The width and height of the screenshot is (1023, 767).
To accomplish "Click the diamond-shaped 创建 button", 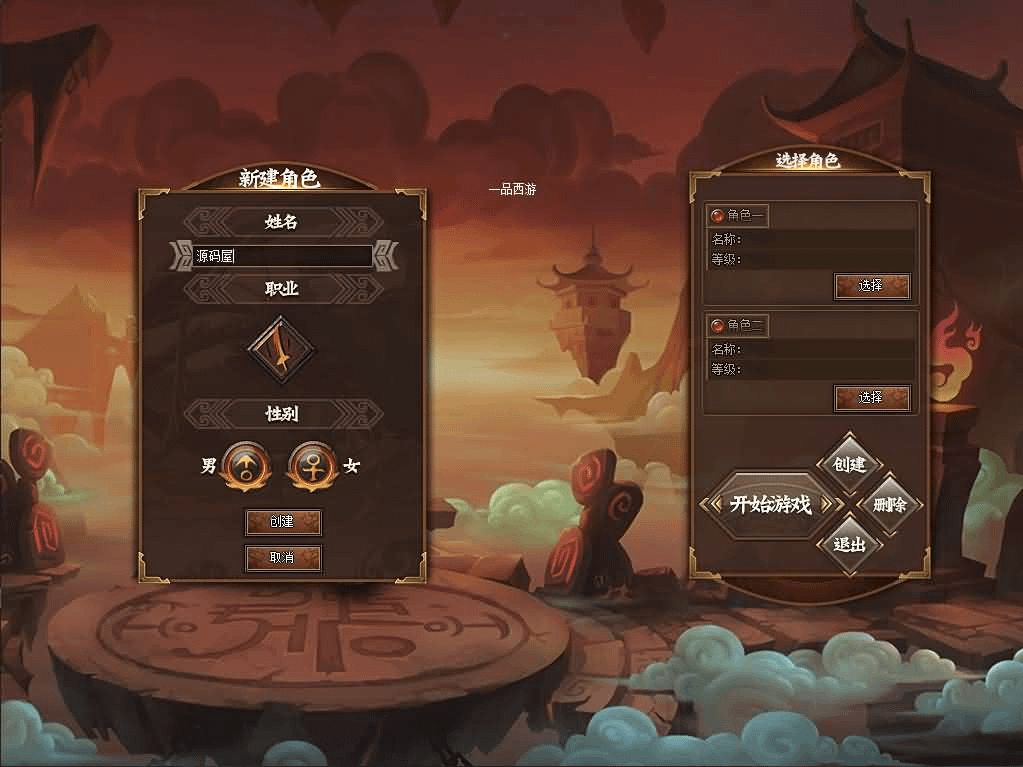I will [x=848, y=464].
